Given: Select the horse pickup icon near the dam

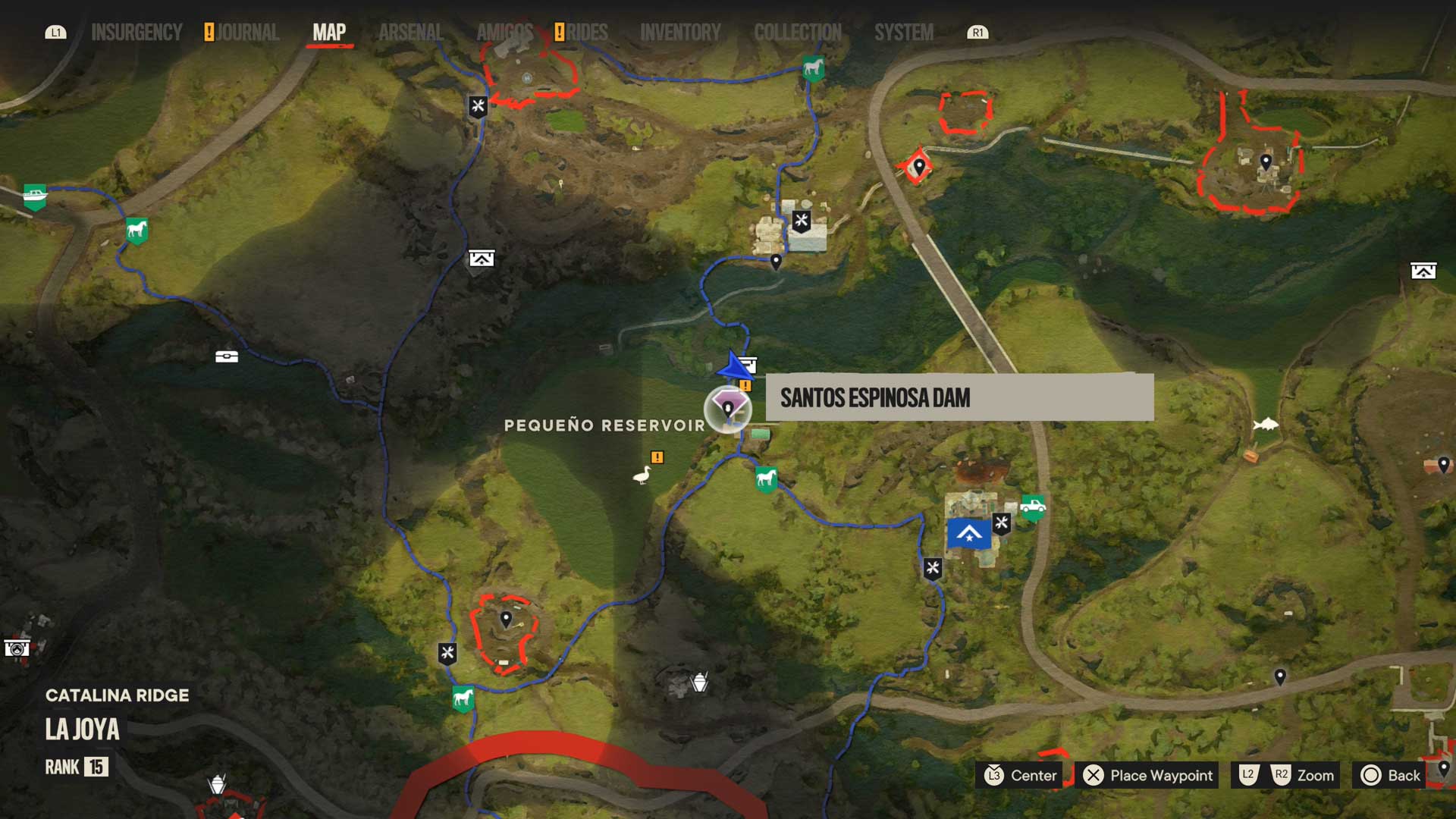Looking at the screenshot, I should click(766, 479).
